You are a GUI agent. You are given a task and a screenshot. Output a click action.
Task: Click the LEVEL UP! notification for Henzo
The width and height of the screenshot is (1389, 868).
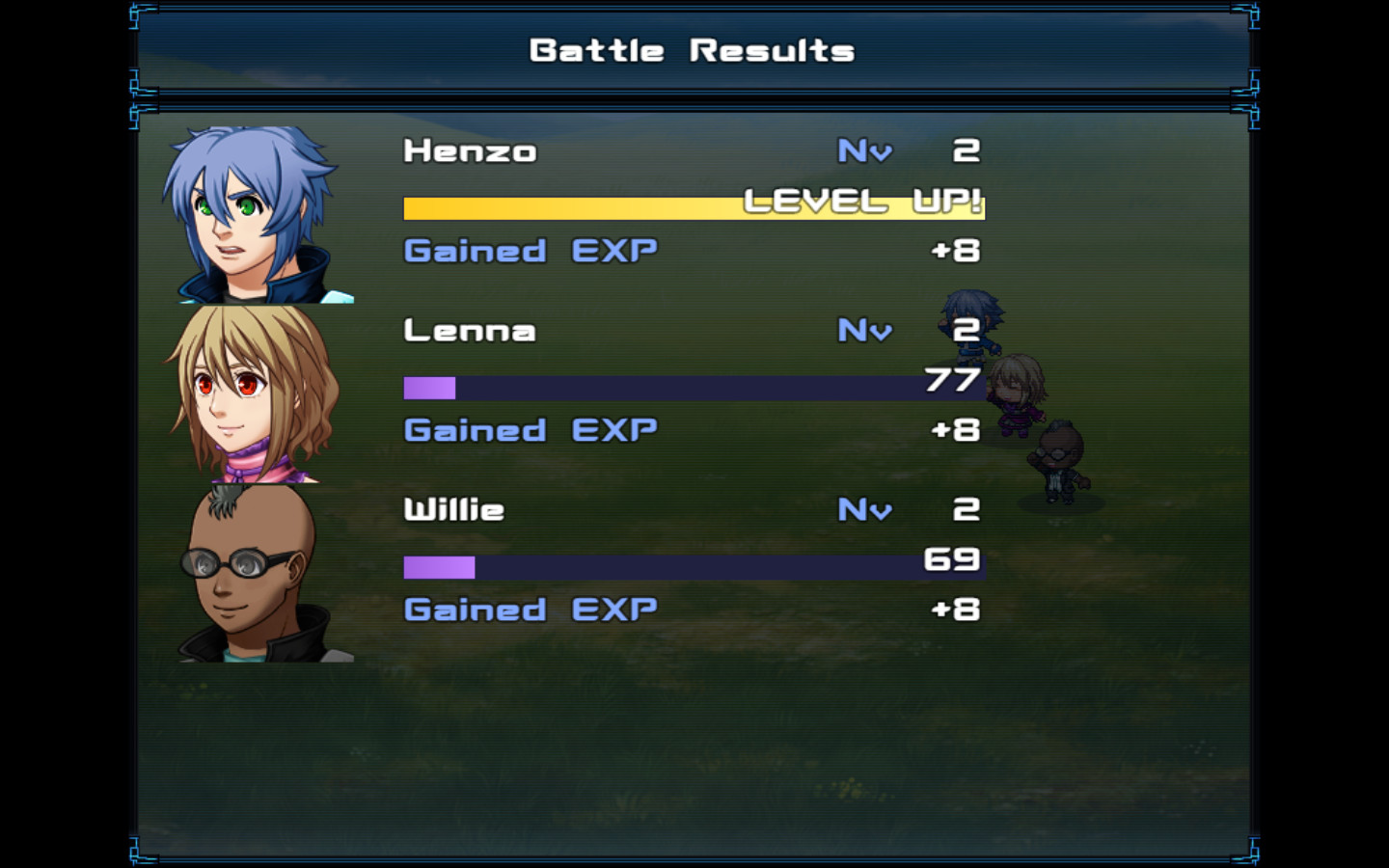pyautogui.click(x=863, y=203)
